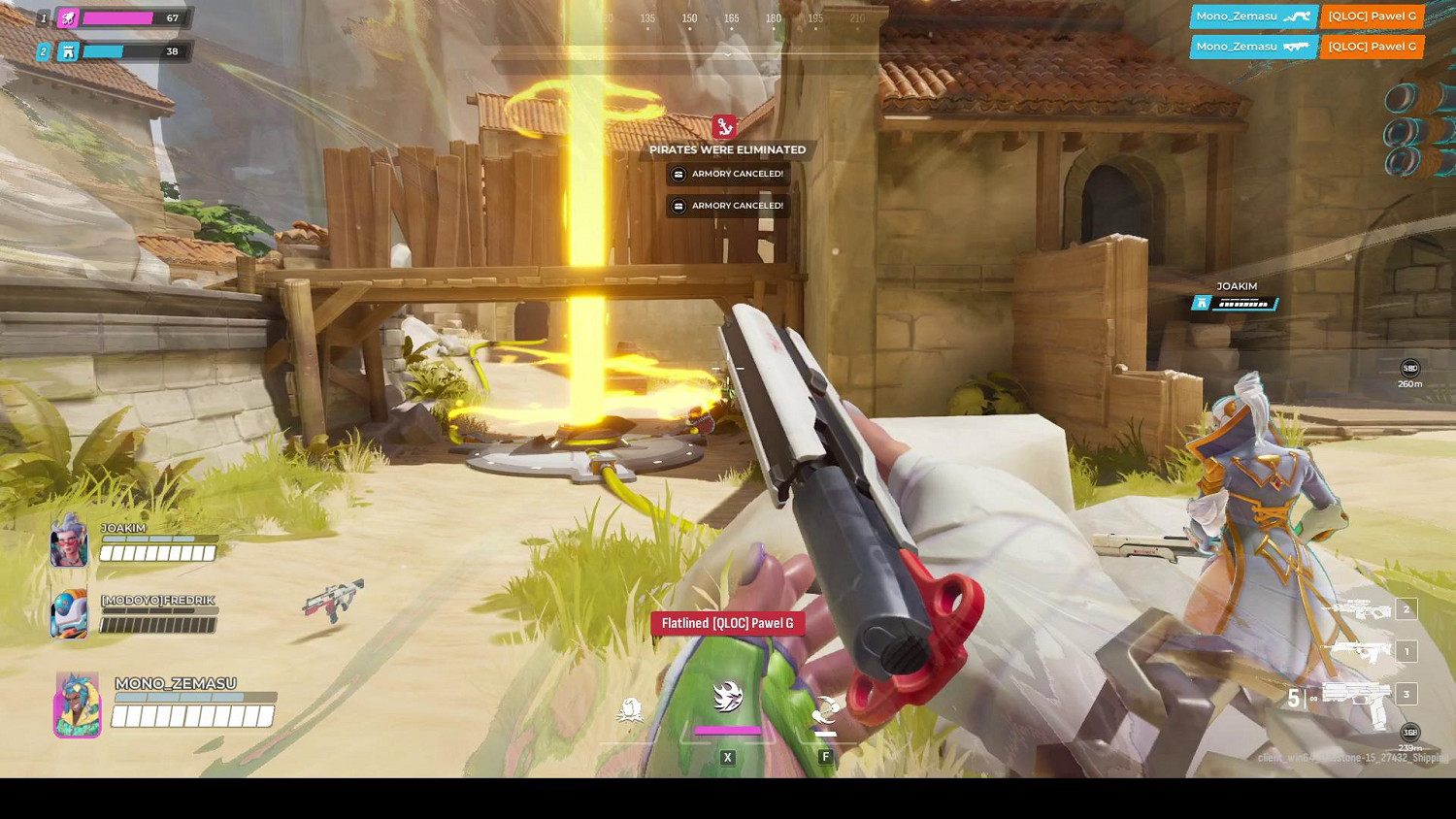
Task: Click the phoenix dash ability icon above X
Action: click(x=727, y=697)
